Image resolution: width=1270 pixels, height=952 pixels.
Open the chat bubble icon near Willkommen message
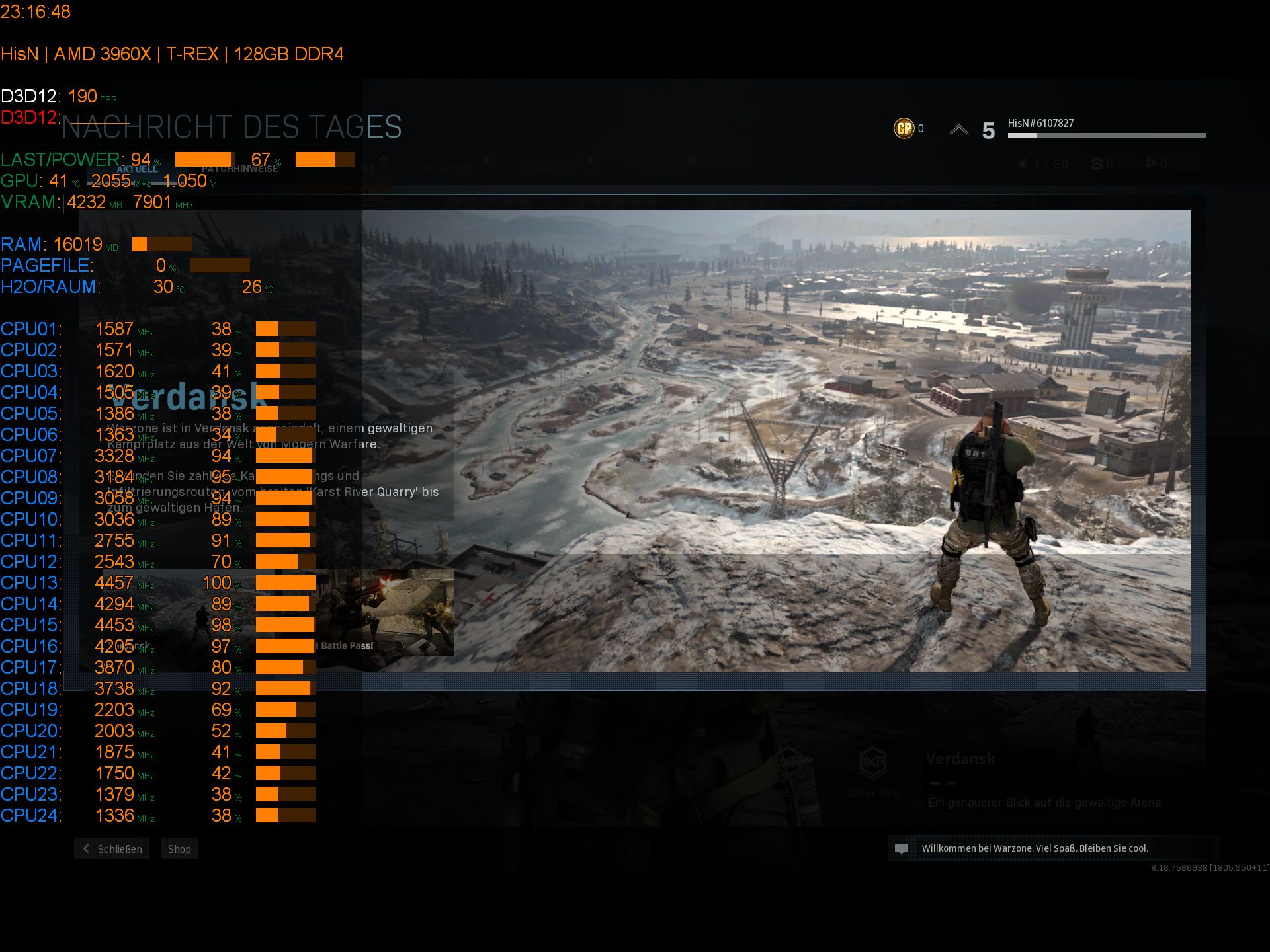click(x=903, y=848)
